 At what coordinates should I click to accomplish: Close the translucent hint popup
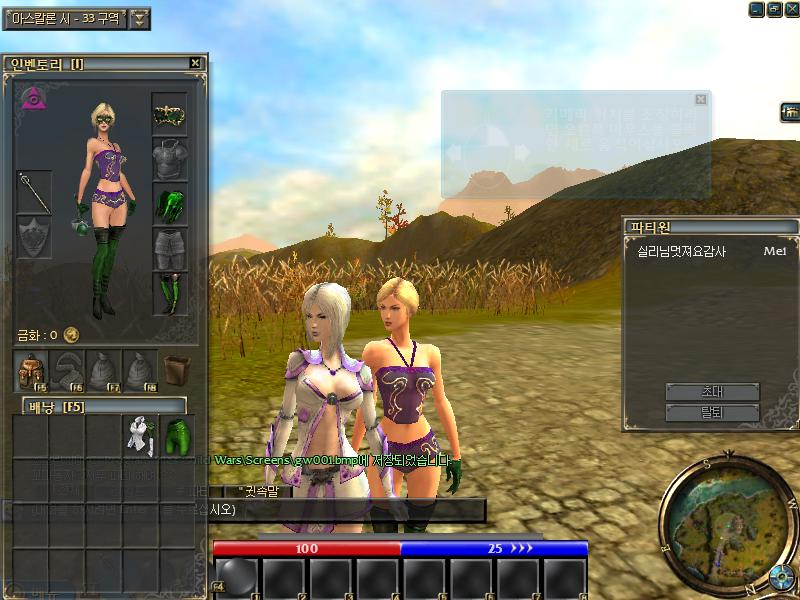[701, 99]
